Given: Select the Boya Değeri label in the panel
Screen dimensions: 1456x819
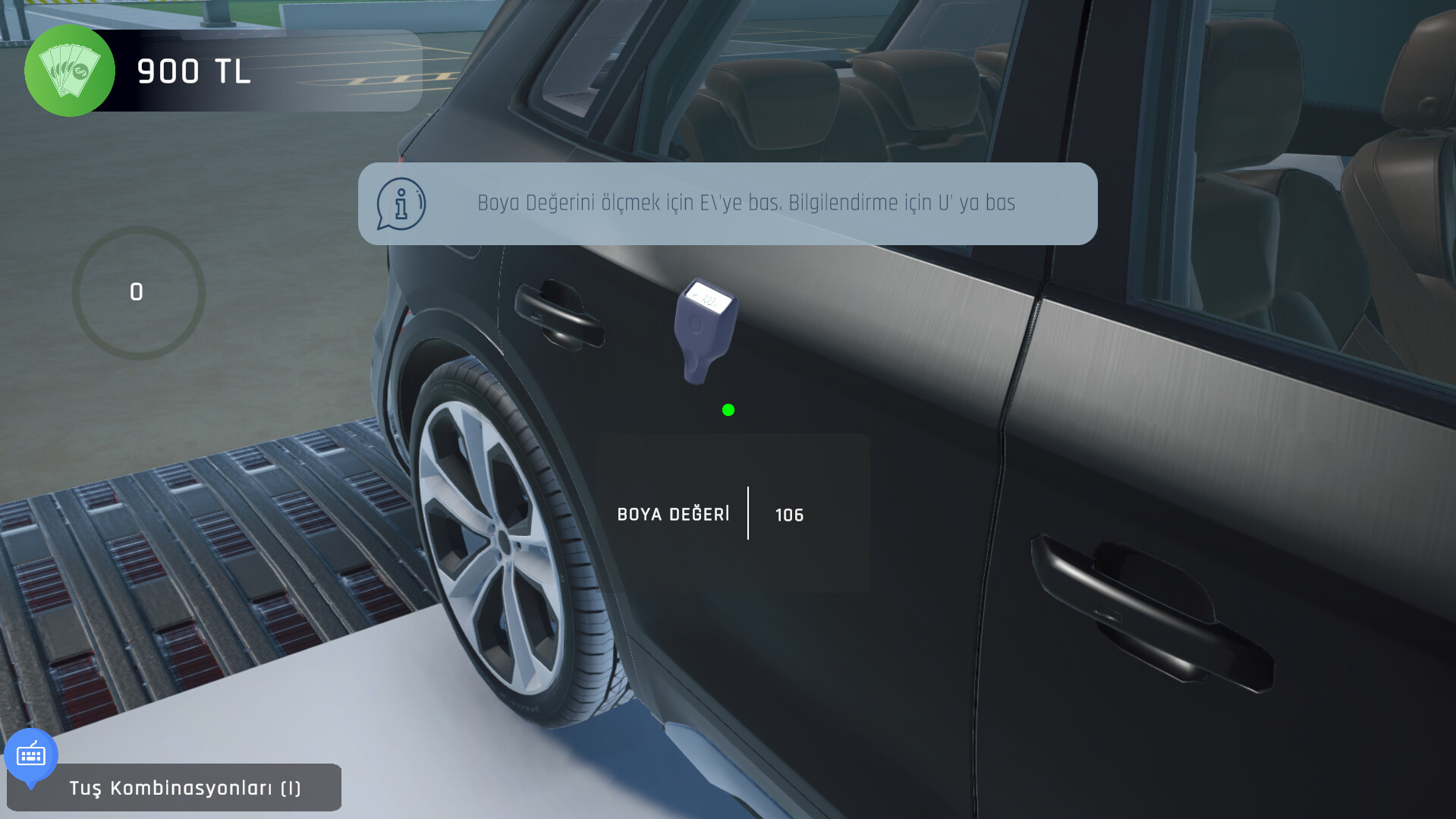Looking at the screenshot, I should 673,515.
